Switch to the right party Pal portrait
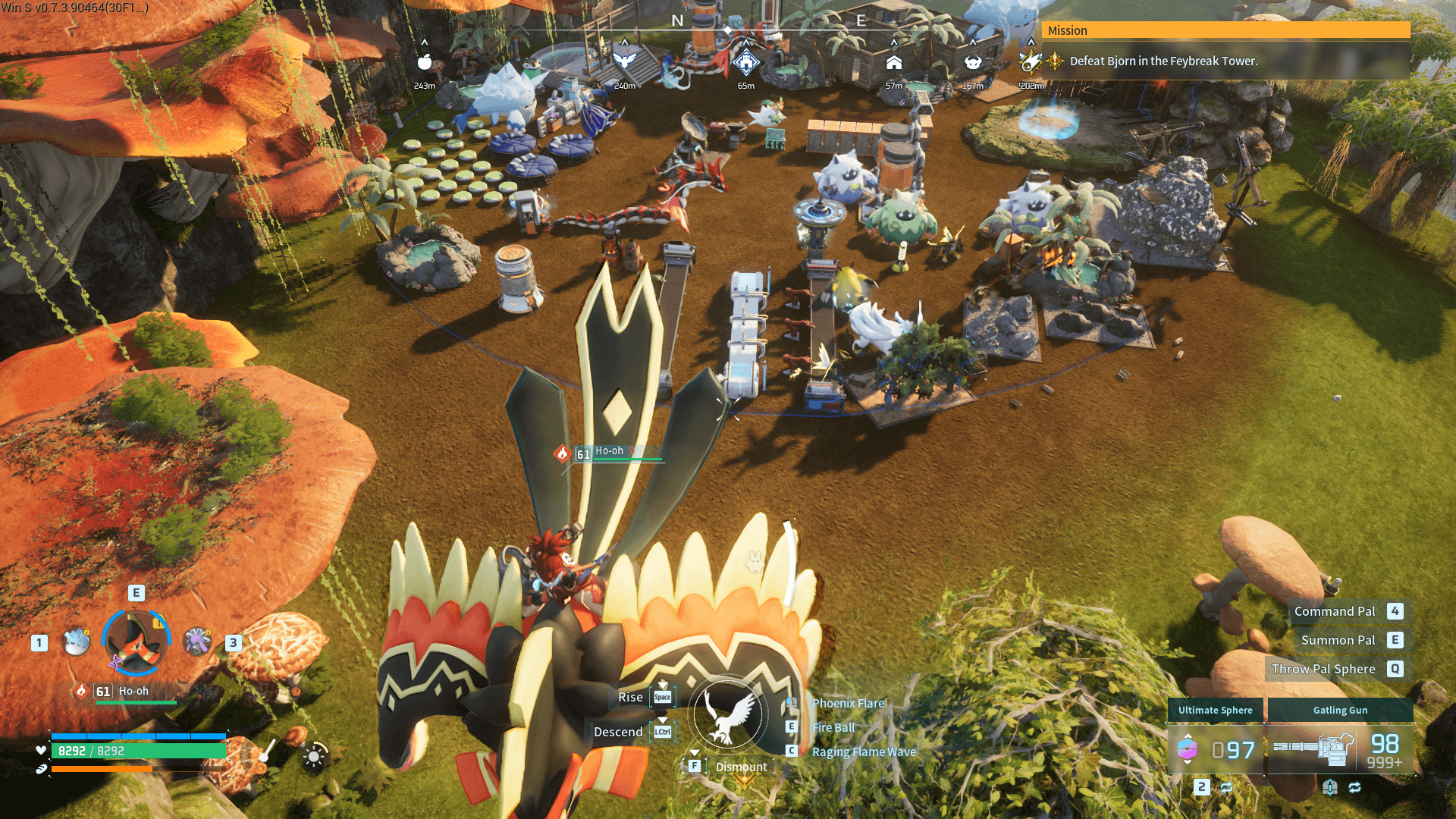The height and width of the screenshot is (819, 1456). coord(197,642)
